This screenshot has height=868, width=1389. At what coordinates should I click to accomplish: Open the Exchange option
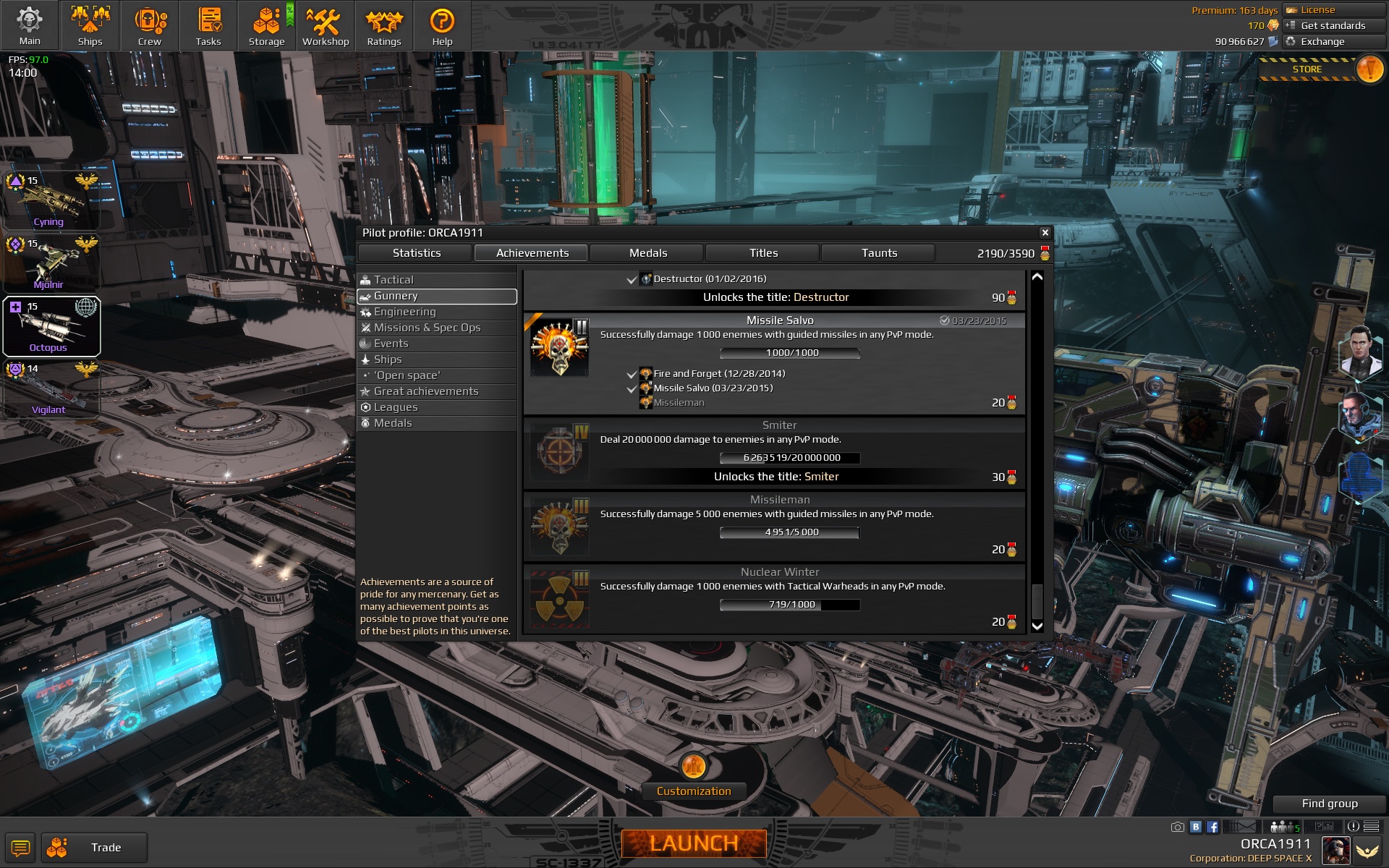pyautogui.click(x=1322, y=41)
